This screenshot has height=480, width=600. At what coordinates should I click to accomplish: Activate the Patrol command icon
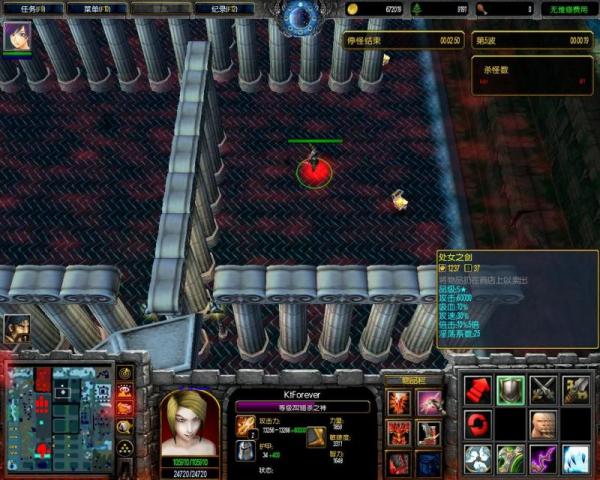[x=577, y=390]
